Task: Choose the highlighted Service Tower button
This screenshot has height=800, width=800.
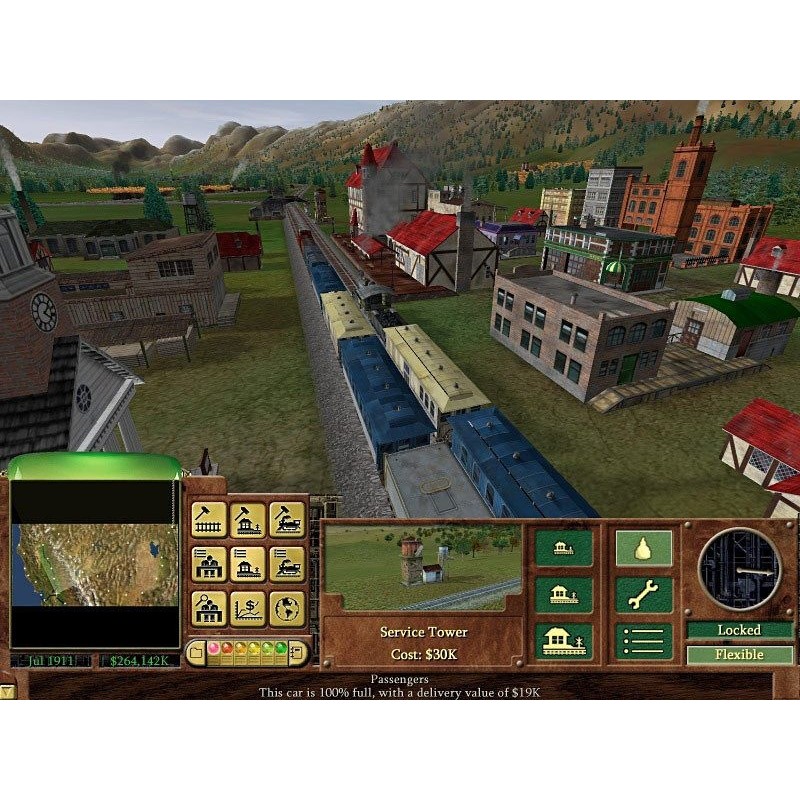Action: point(643,547)
